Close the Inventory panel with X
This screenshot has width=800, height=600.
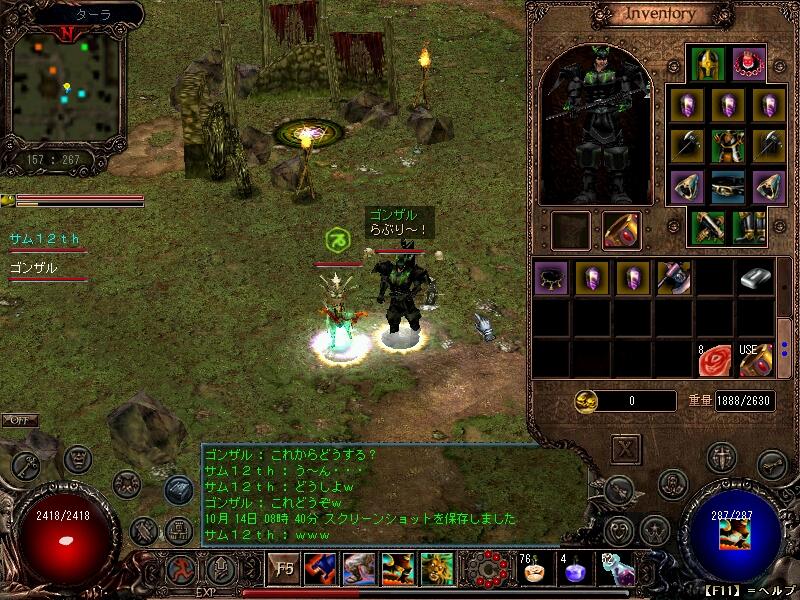click(x=625, y=448)
